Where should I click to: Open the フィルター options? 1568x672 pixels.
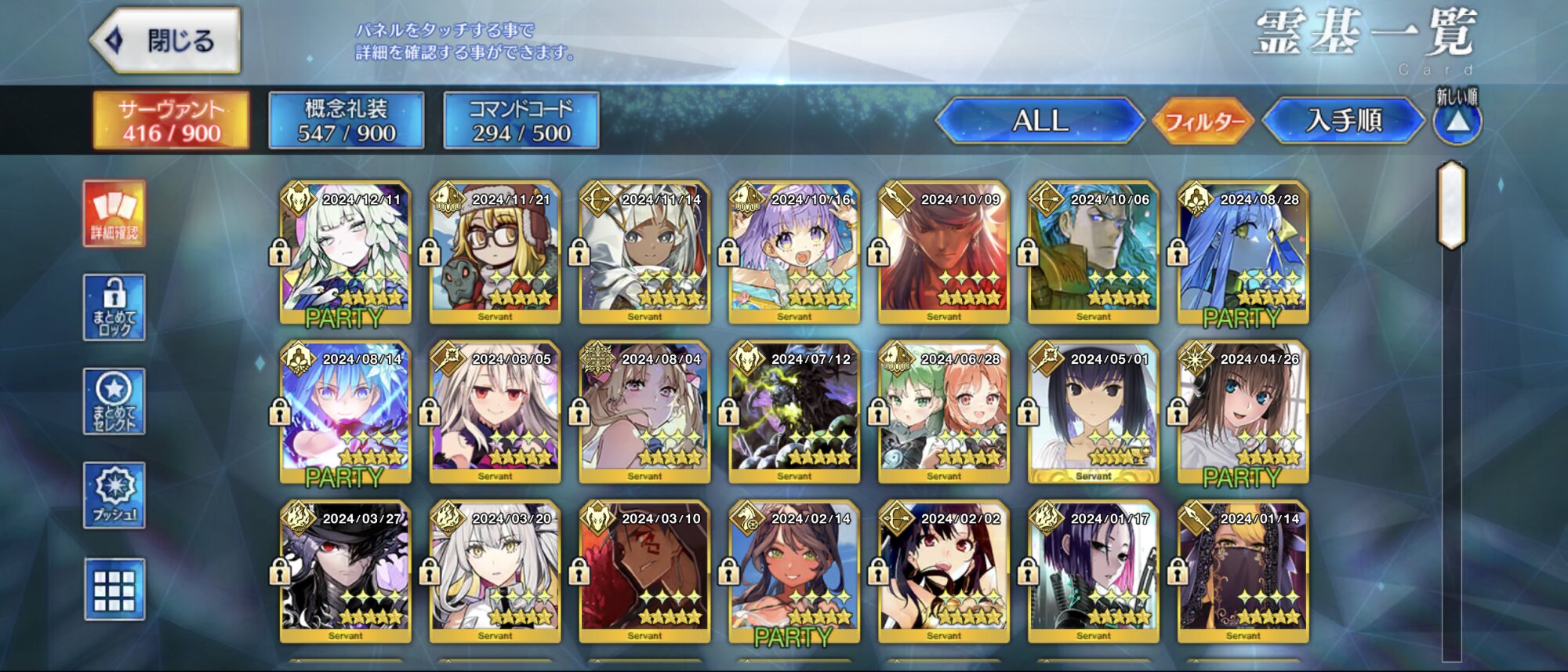(x=1204, y=122)
